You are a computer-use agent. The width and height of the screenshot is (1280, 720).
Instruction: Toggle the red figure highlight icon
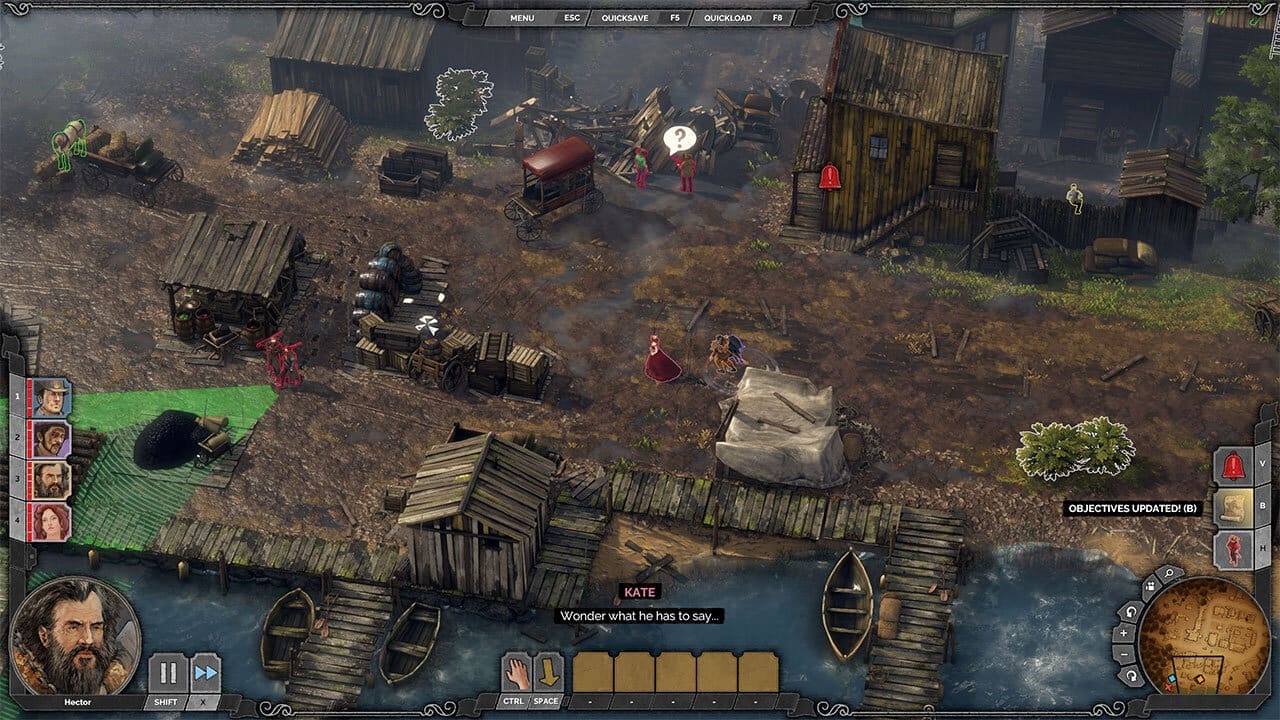(x=1233, y=550)
